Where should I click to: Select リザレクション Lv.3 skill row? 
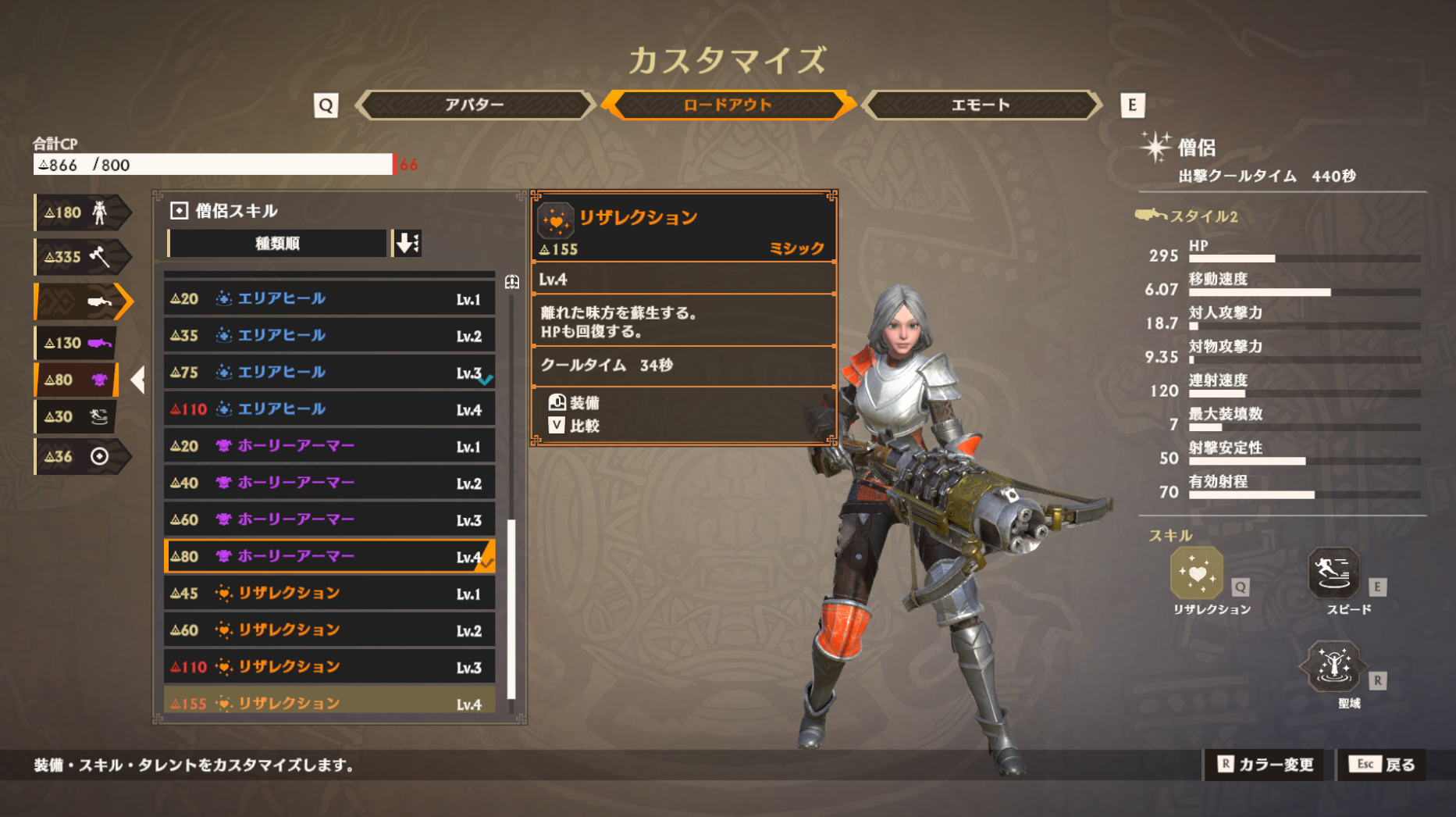point(329,667)
